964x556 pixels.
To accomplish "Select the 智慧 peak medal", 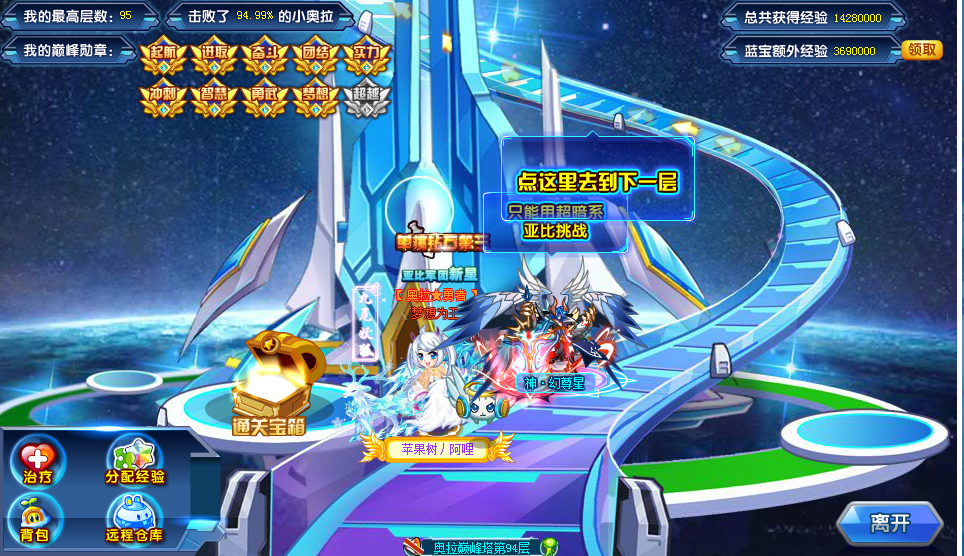I will click(x=214, y=97).
